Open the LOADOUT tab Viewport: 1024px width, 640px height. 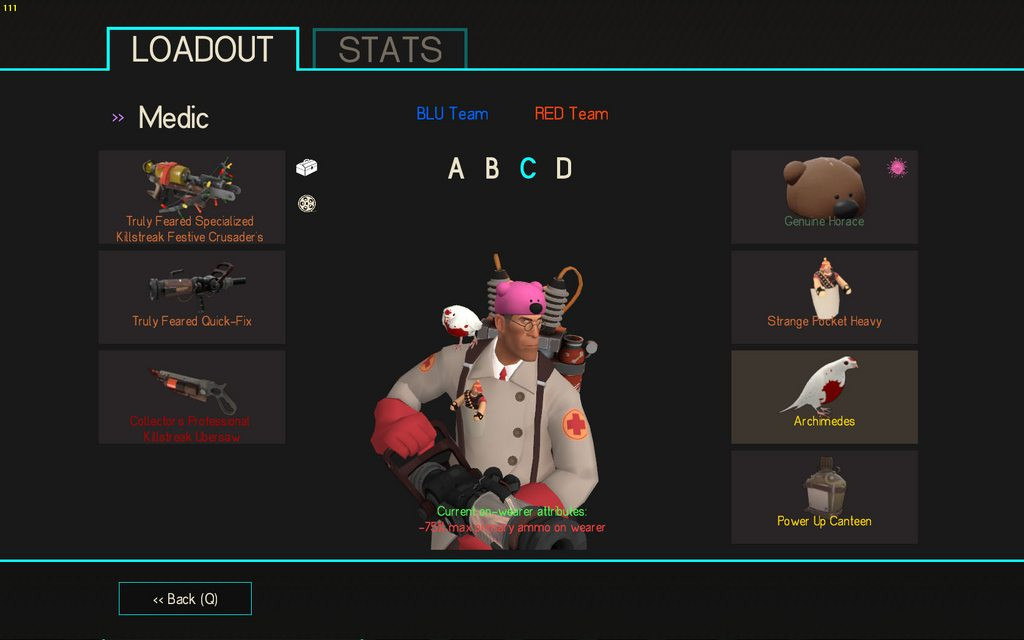pos(203,49)
